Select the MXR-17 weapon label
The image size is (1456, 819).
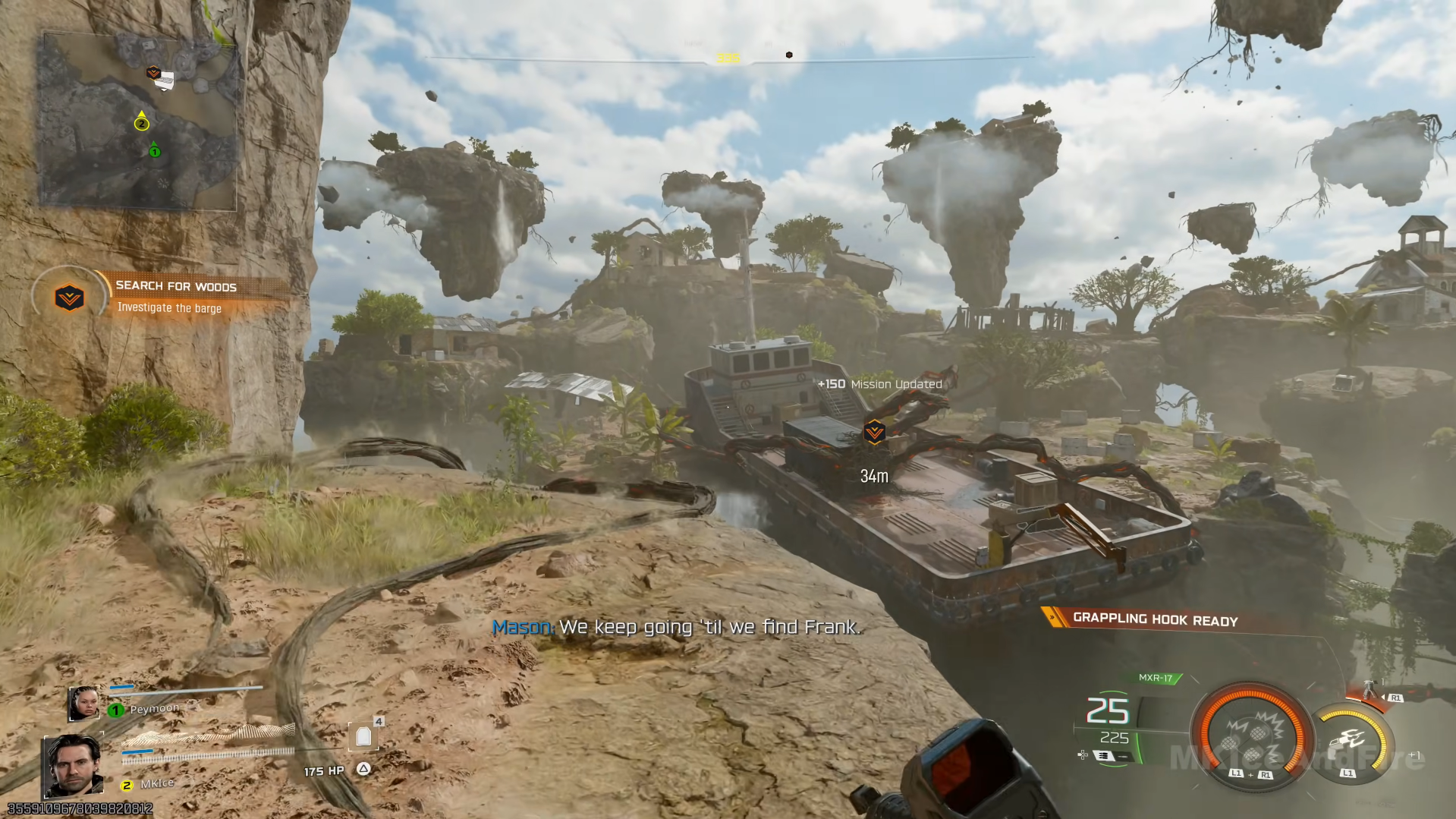[x=1156, y=678]
